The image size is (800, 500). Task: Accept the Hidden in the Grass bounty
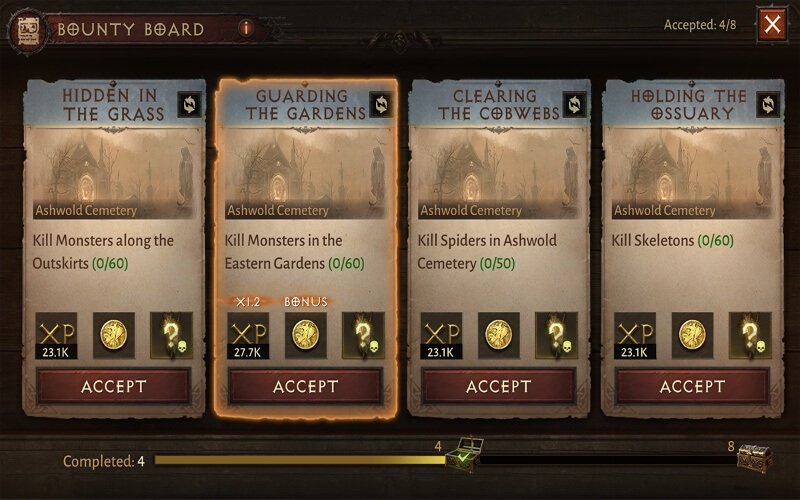(x=113, y=386)
